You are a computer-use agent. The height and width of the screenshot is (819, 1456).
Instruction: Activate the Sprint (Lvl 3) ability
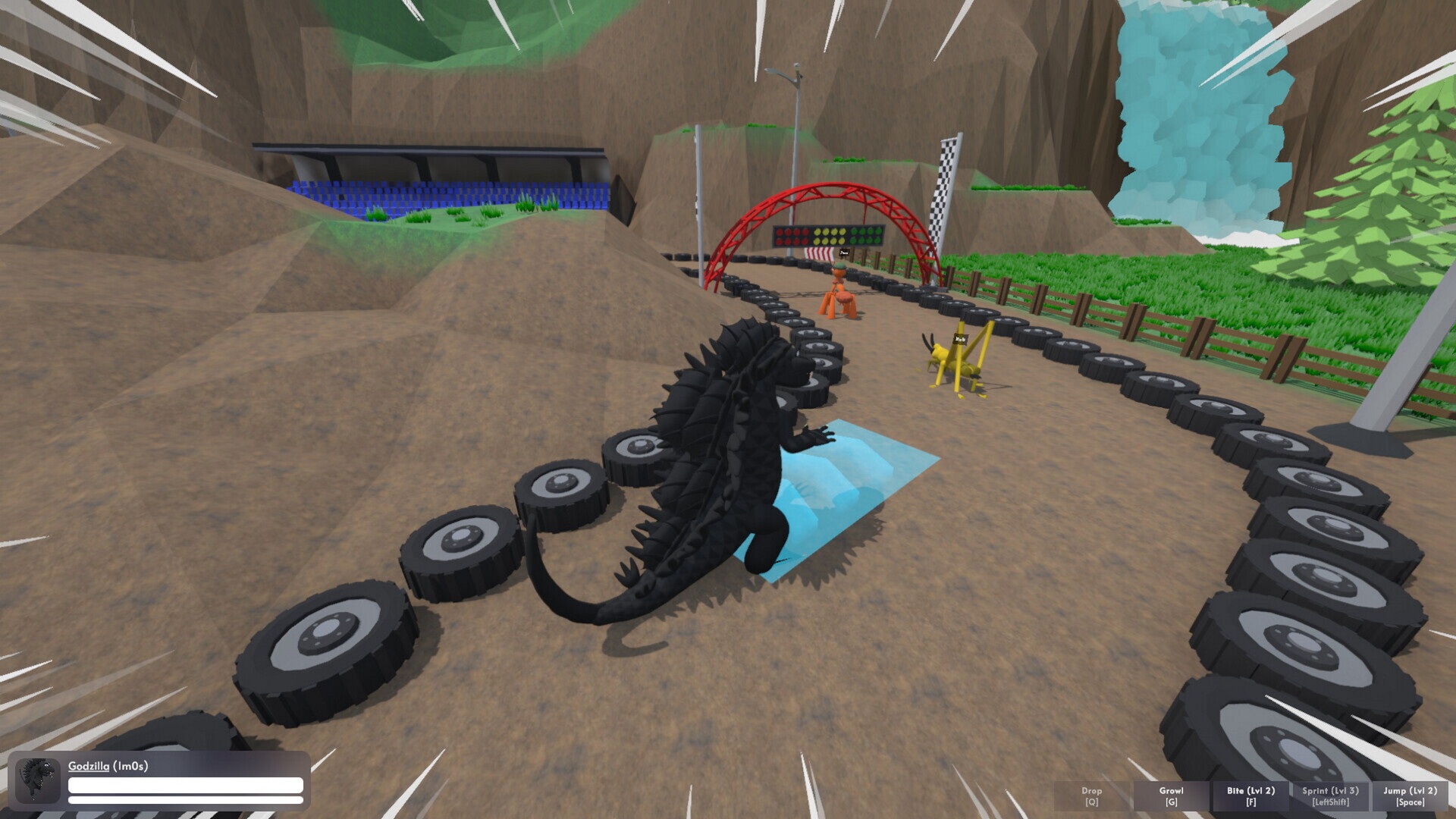1329,795
